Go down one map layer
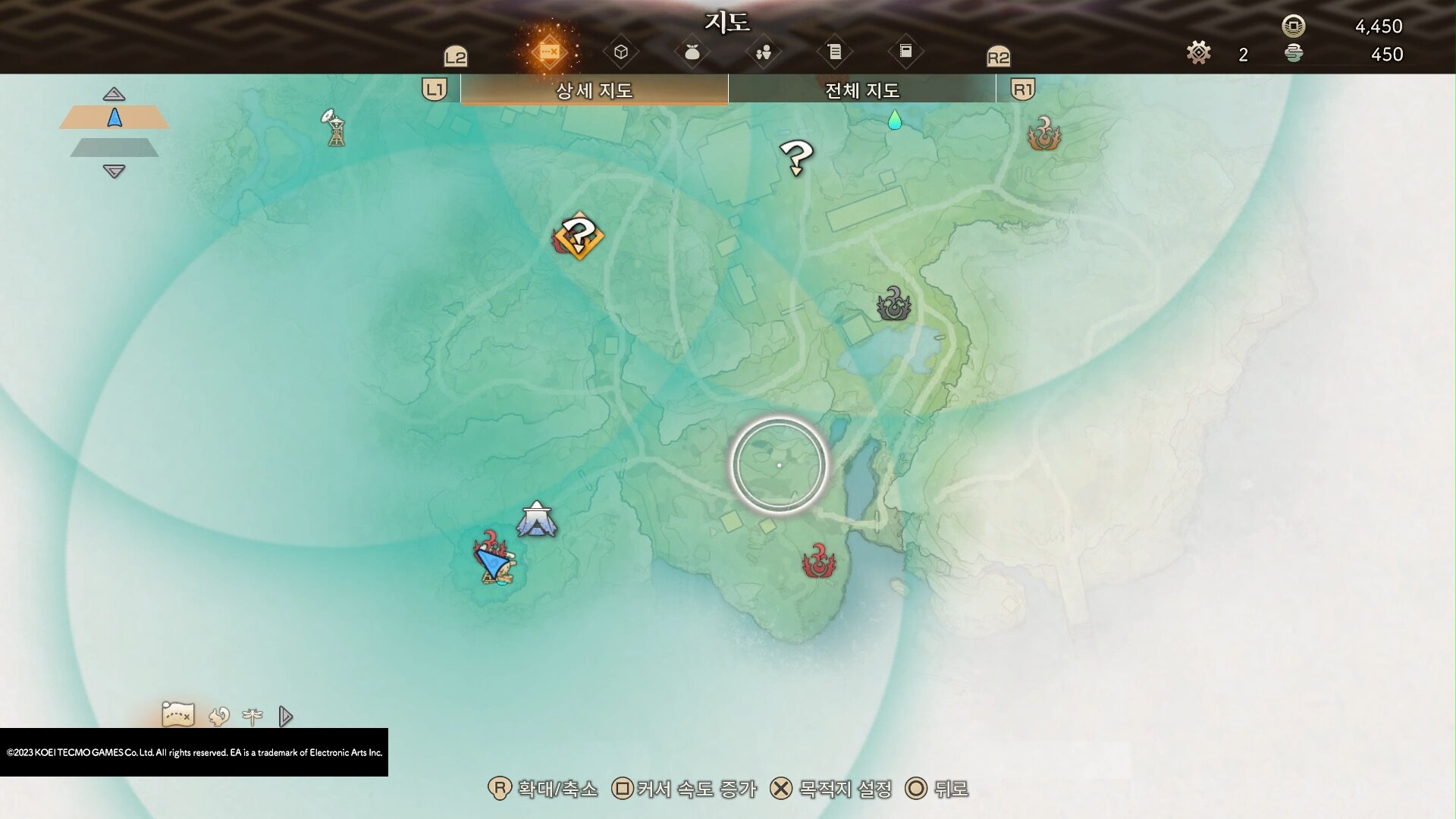 click(114, 172)
